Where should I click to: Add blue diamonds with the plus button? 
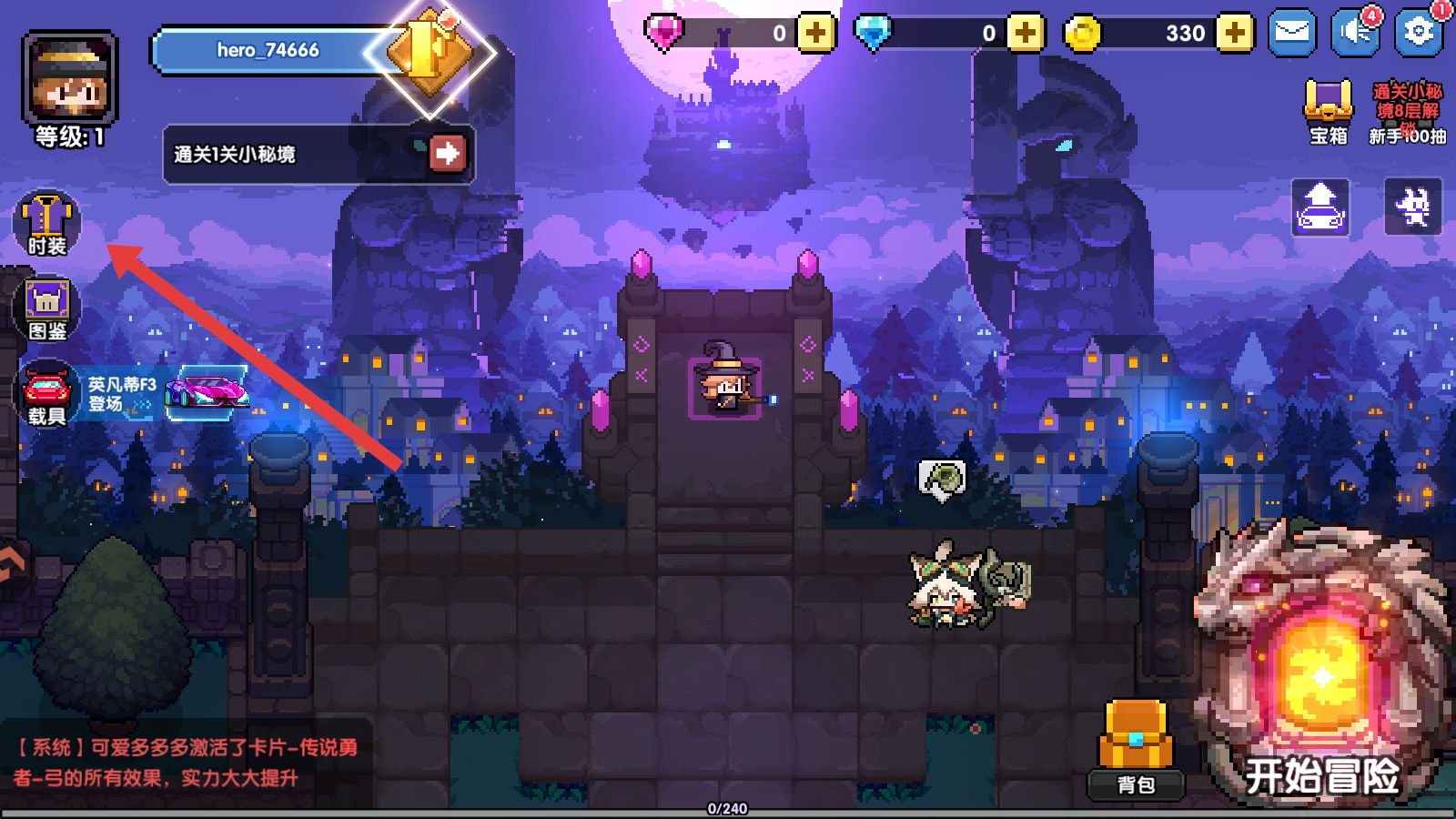(x=1025, y=34)
